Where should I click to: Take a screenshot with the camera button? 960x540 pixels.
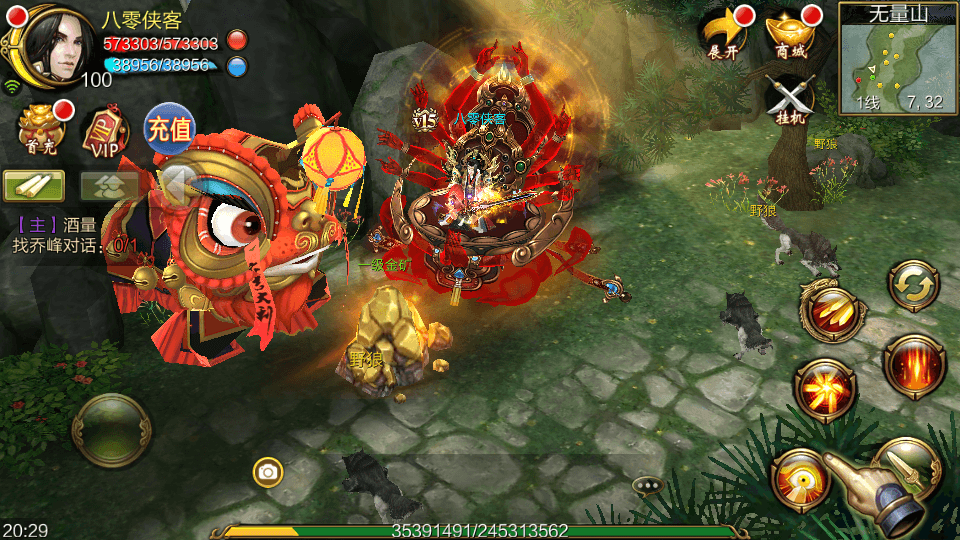(267, 472)
